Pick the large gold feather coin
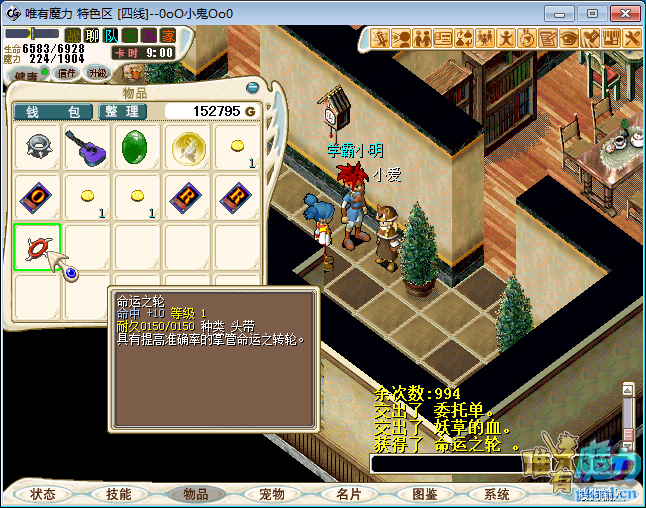The width and height of the screenshot is (646, 508). tap(187, 148)
